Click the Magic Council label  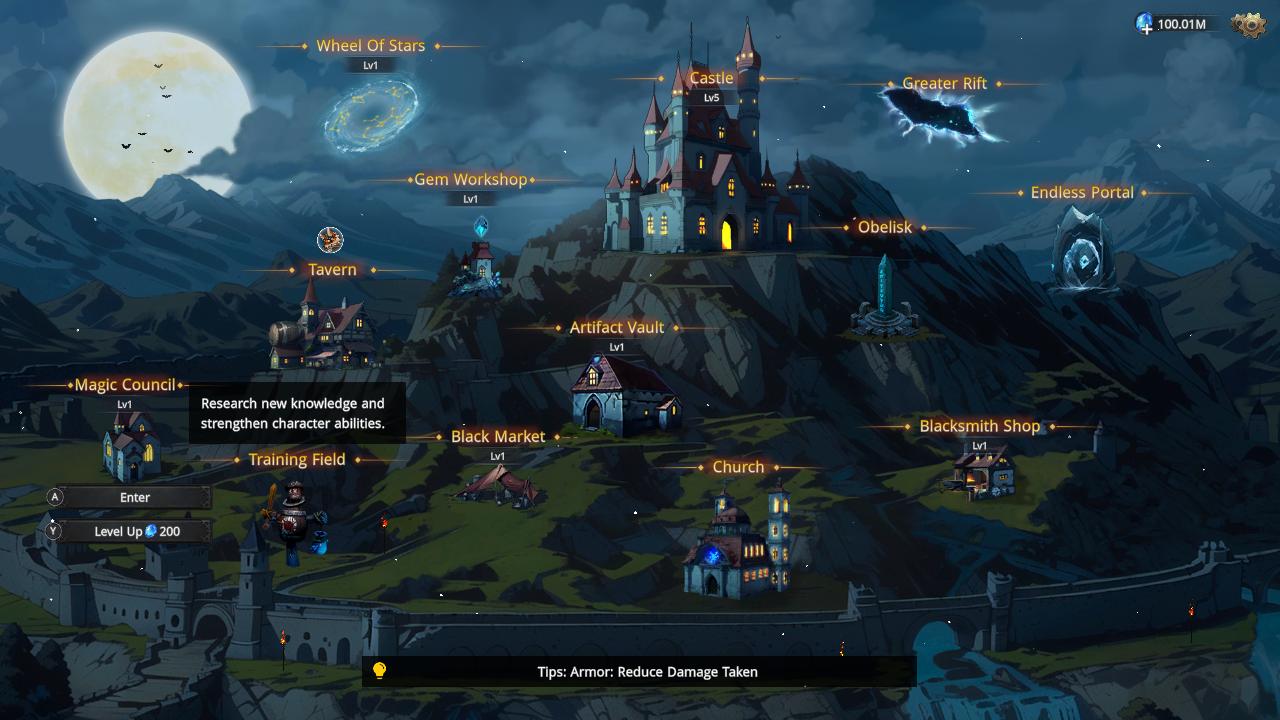click(126, 385)
